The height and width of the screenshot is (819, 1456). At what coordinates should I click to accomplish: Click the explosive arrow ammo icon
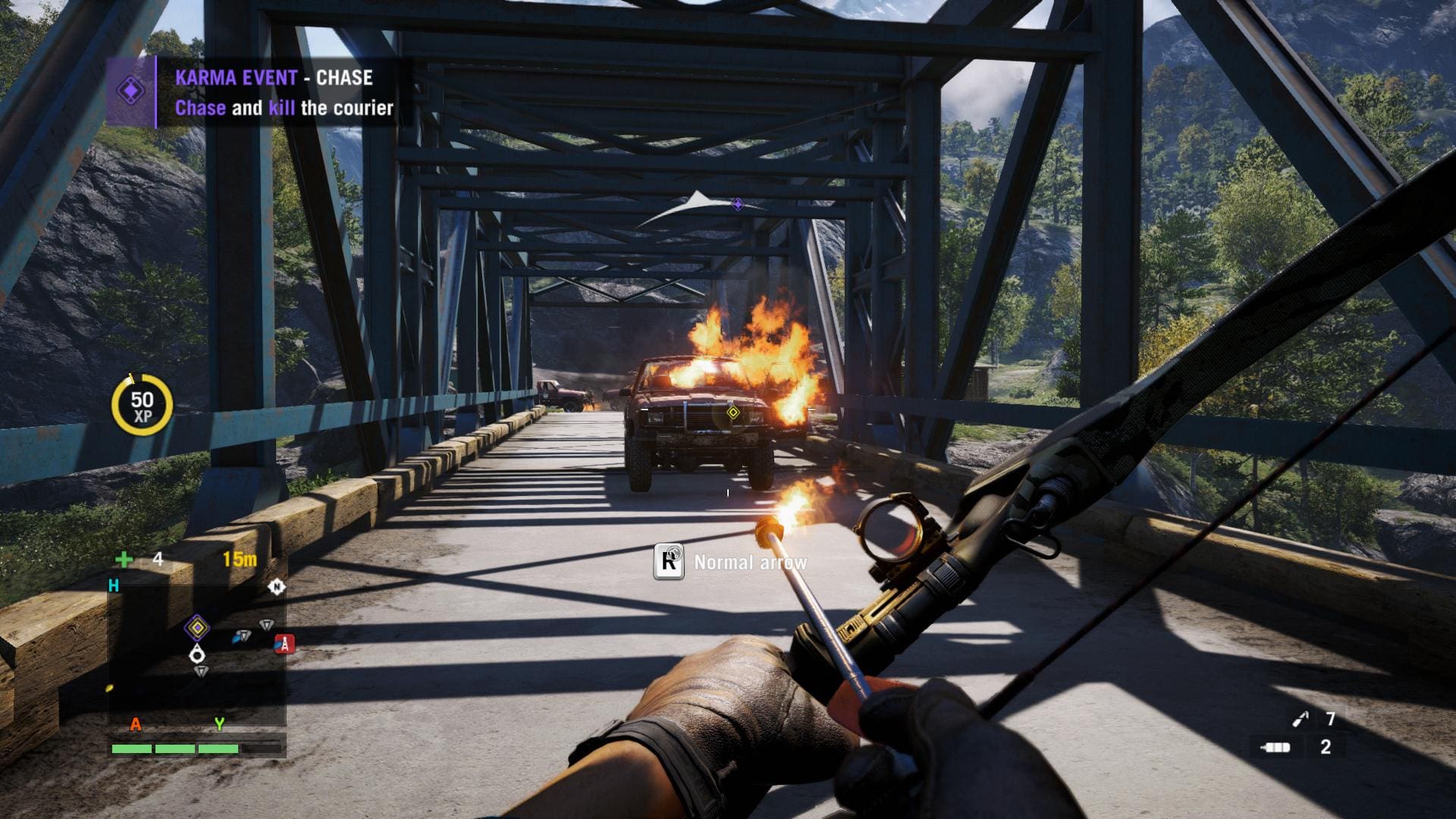pos(1275,747)
